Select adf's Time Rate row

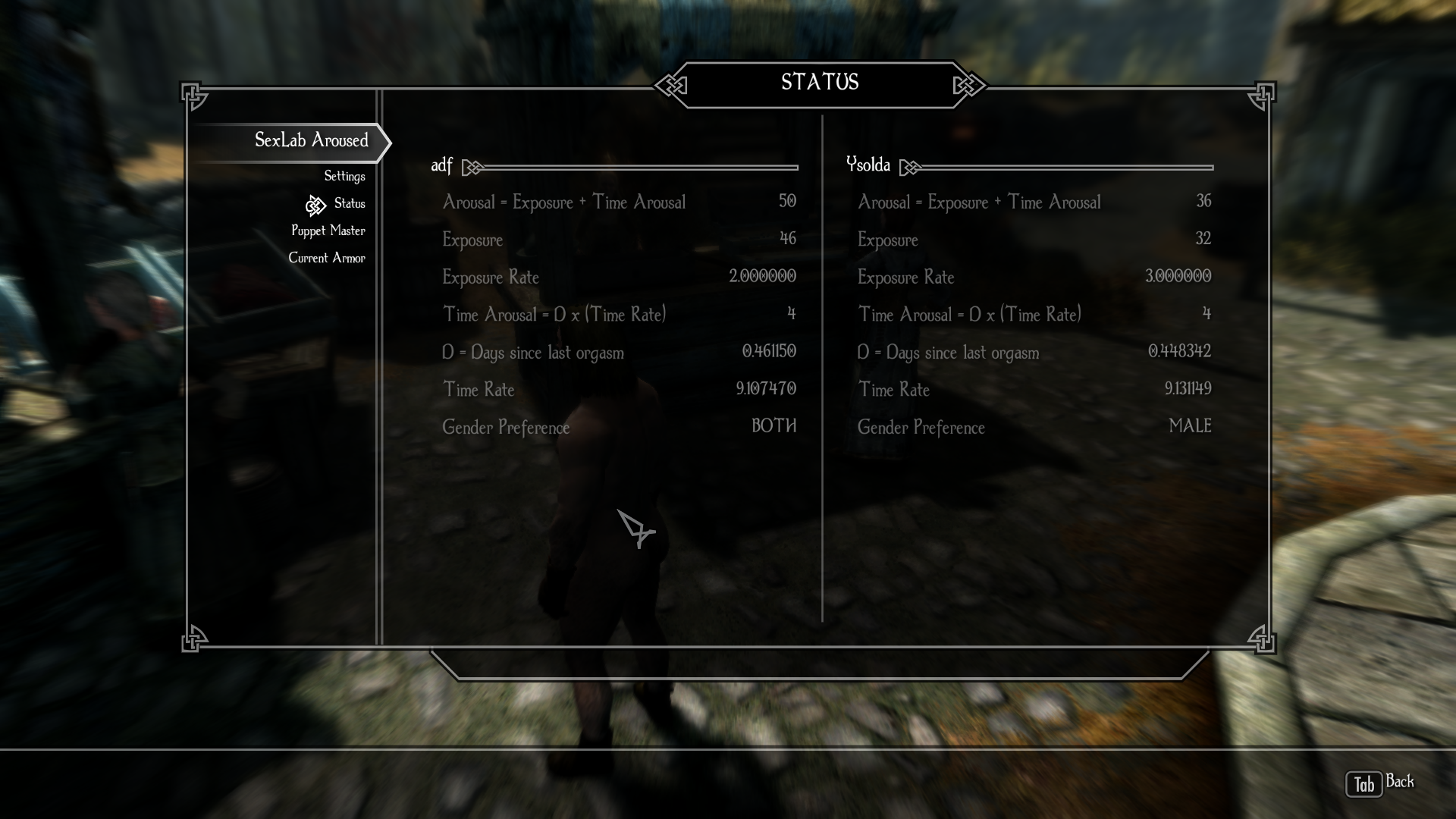point(619,390)
